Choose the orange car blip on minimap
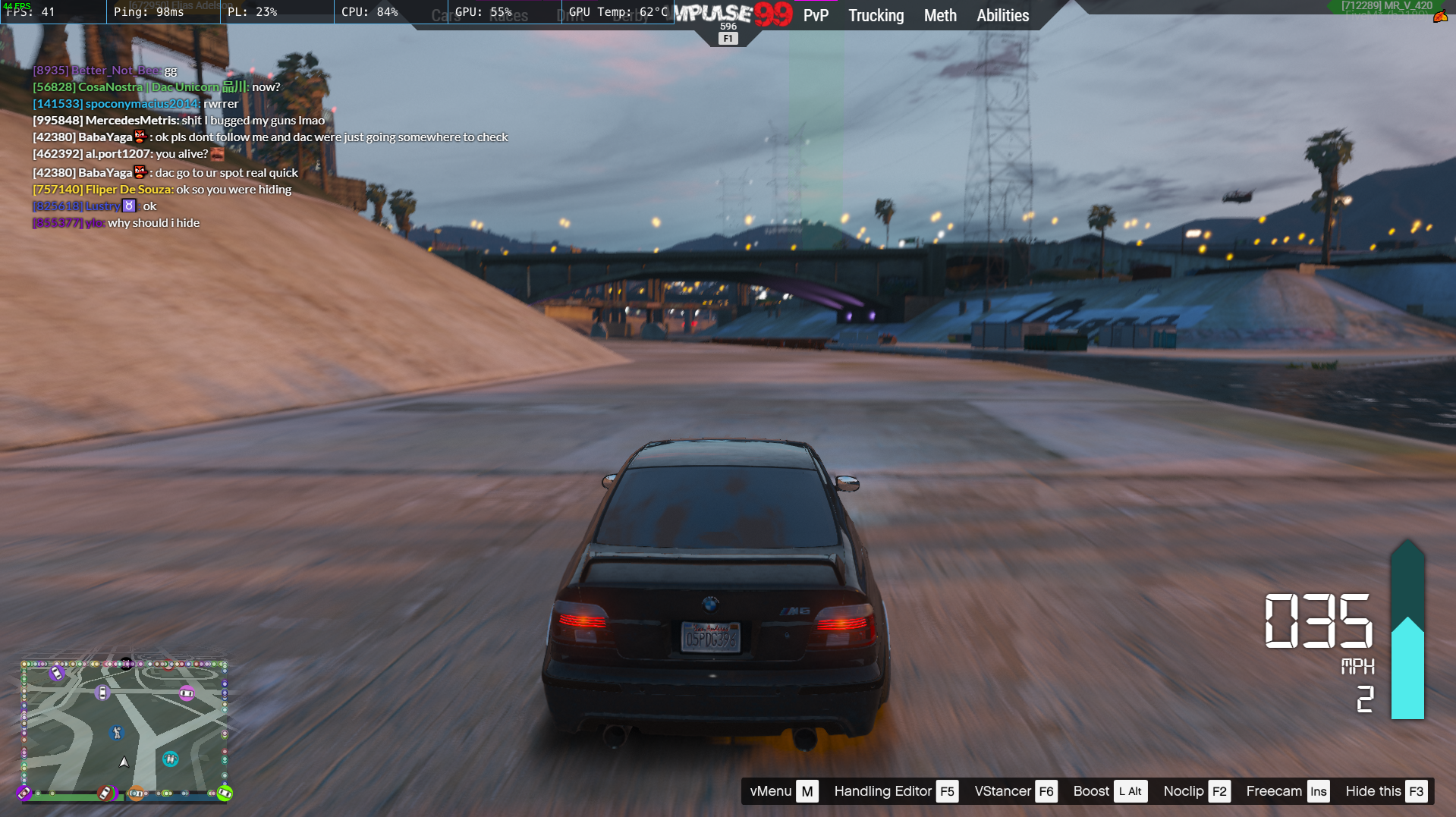The width and height of the screenshot is (1456, 817). click(136, 793)
